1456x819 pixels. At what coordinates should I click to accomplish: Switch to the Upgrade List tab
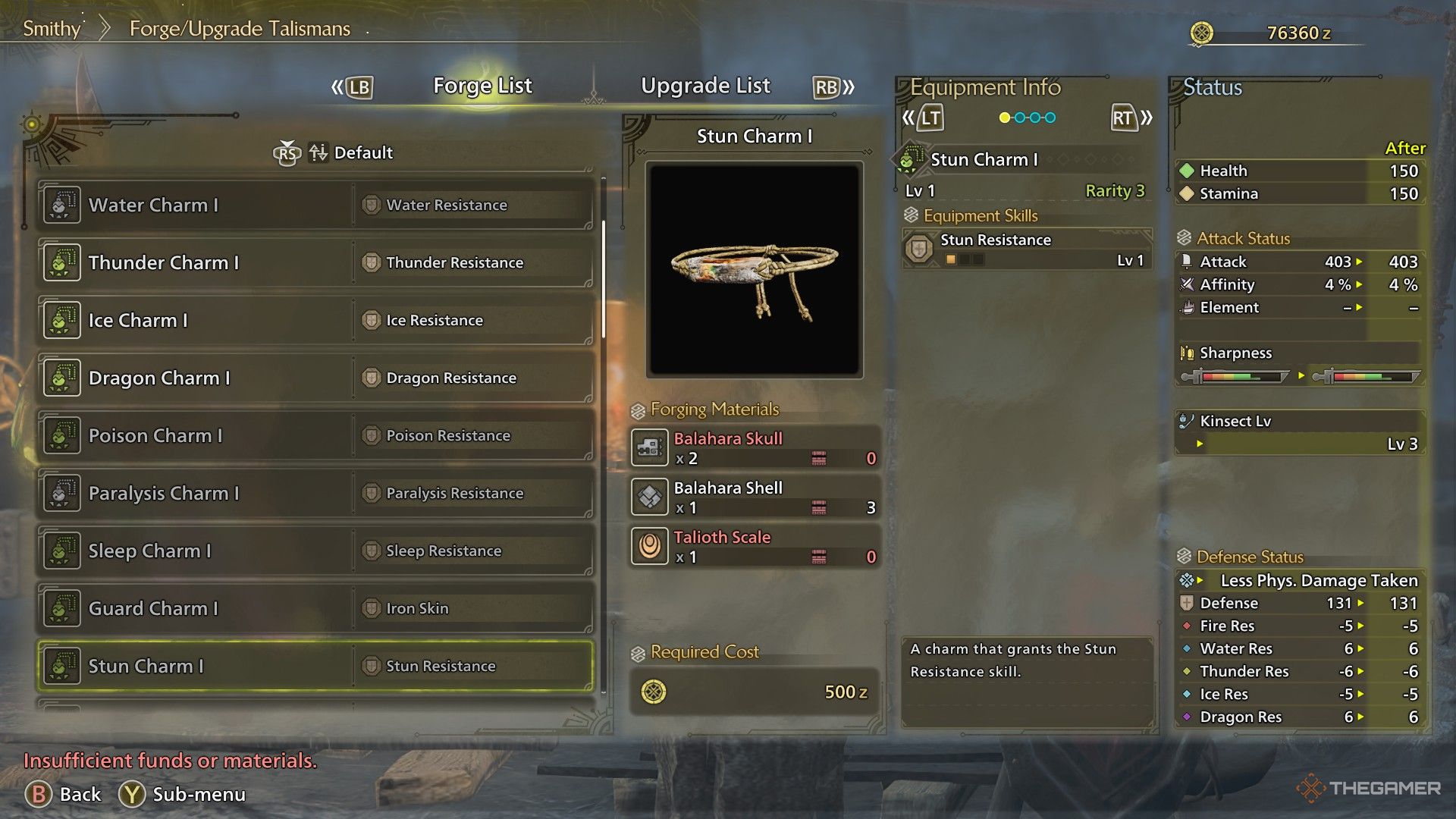(705, 86)
